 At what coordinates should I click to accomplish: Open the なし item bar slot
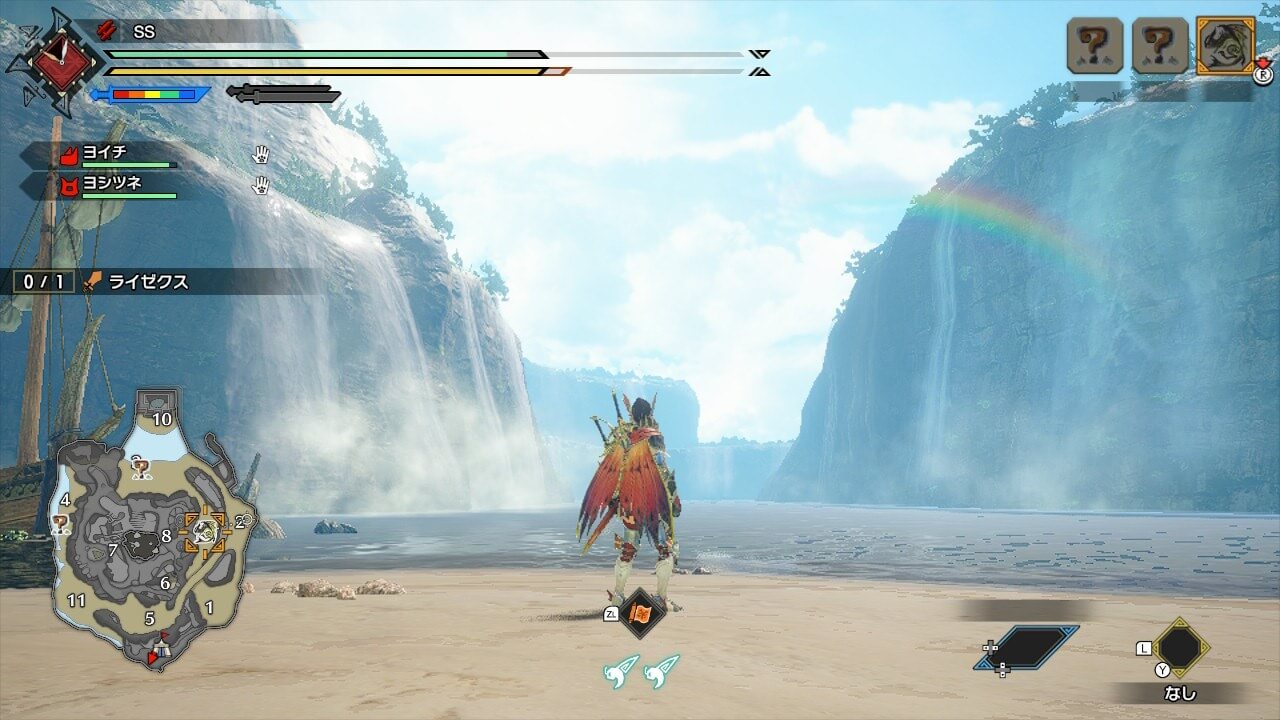coord(1180,648)
